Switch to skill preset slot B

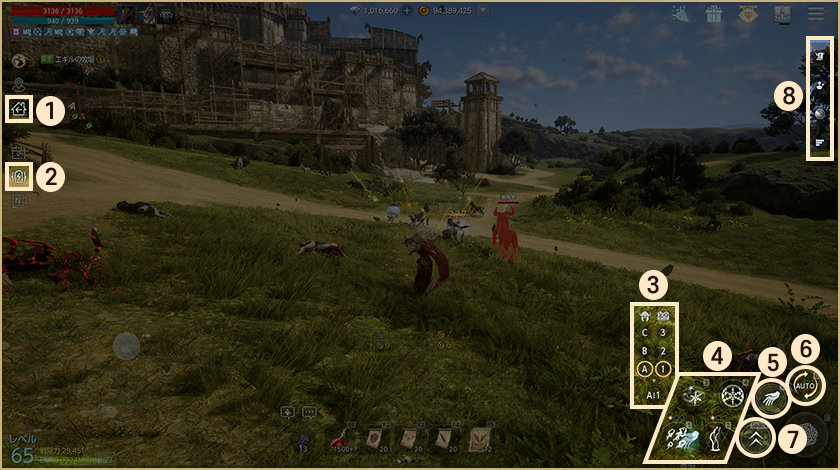point(644,351)
